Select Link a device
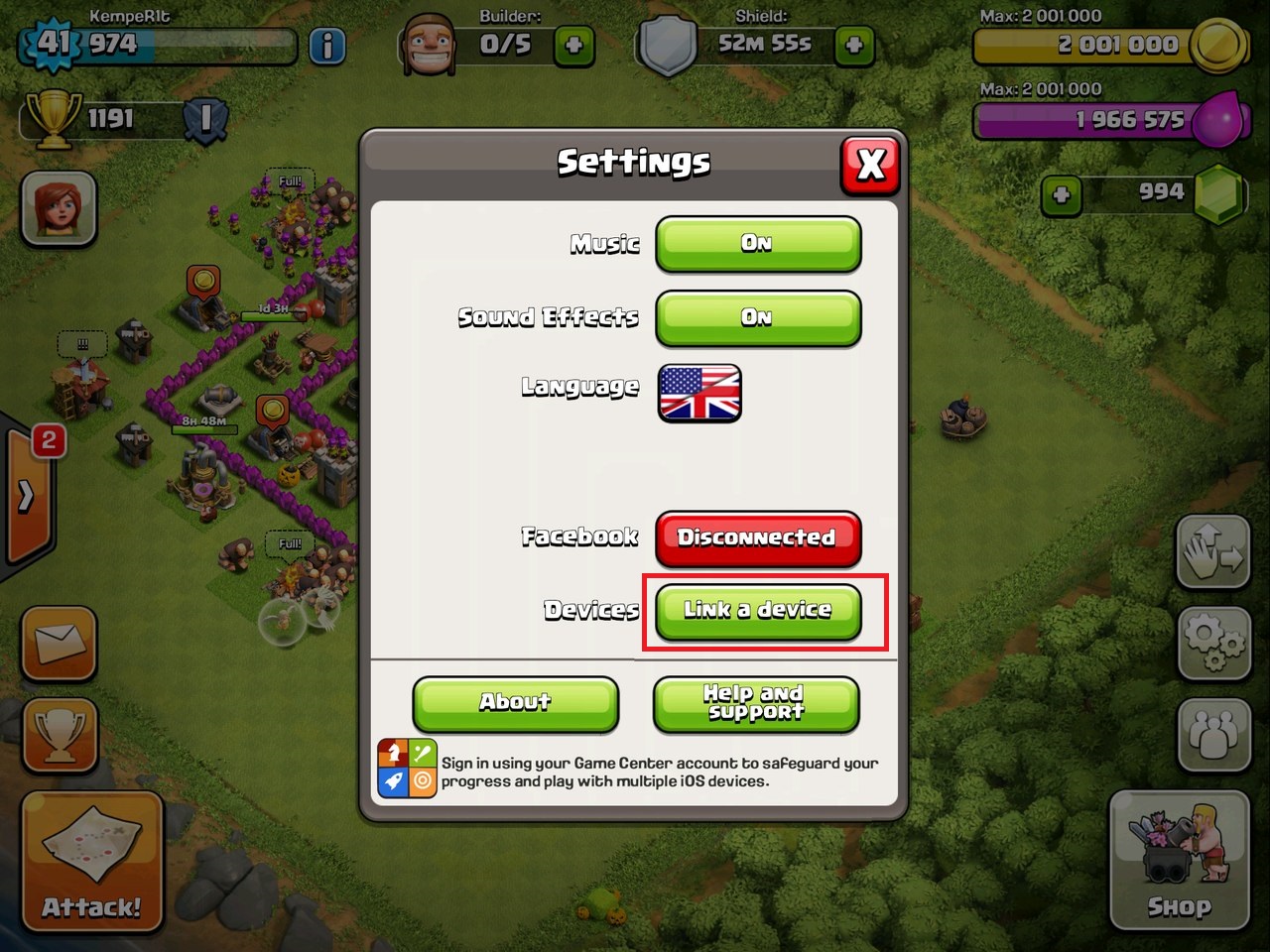Image resolution: width=1270 pixels, height=952 pixels. (x=758, y=611)
